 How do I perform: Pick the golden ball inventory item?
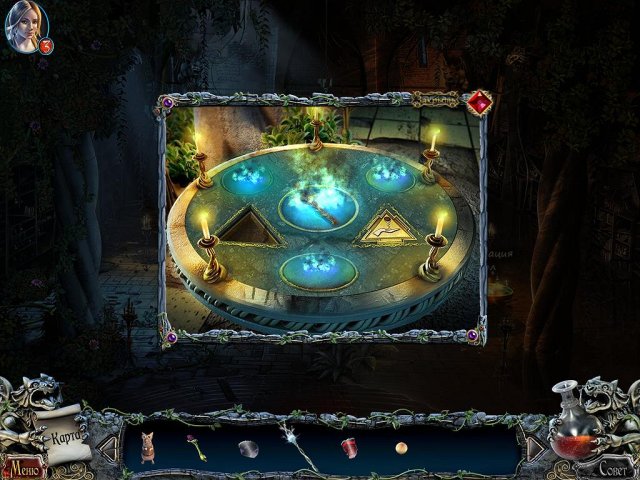point(401,447)
